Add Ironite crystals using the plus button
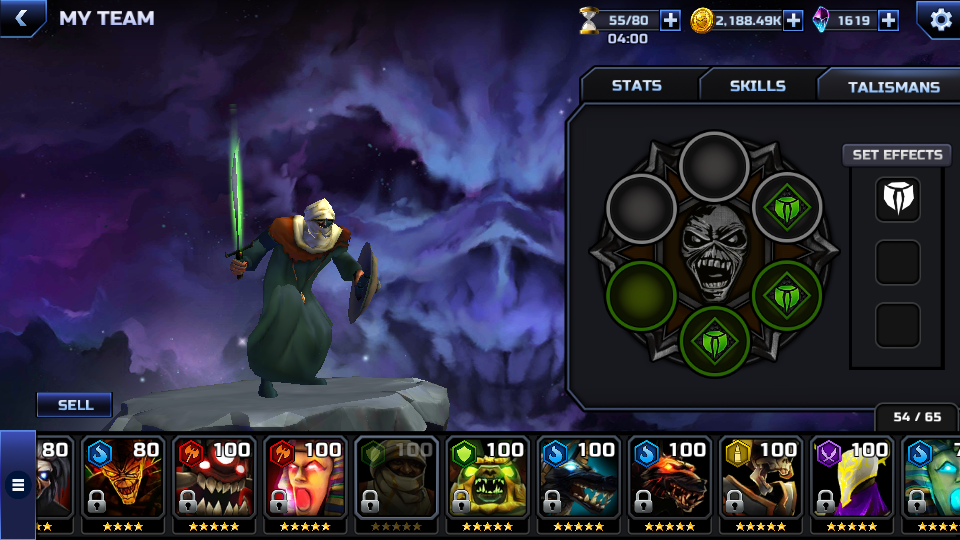Viewport: 960px width, 540px height. tap(888, 20)
